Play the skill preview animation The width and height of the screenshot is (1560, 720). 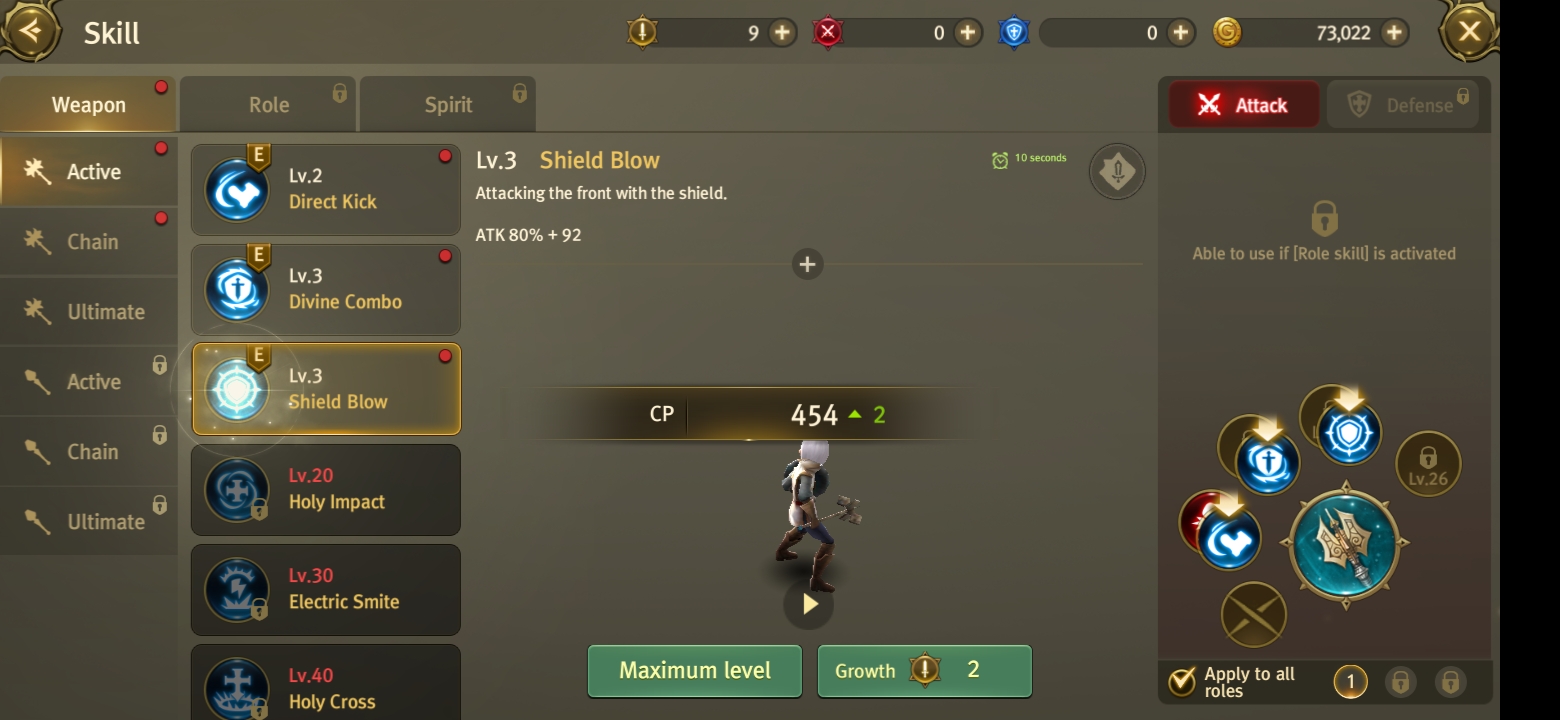click(x=808, y=604)
